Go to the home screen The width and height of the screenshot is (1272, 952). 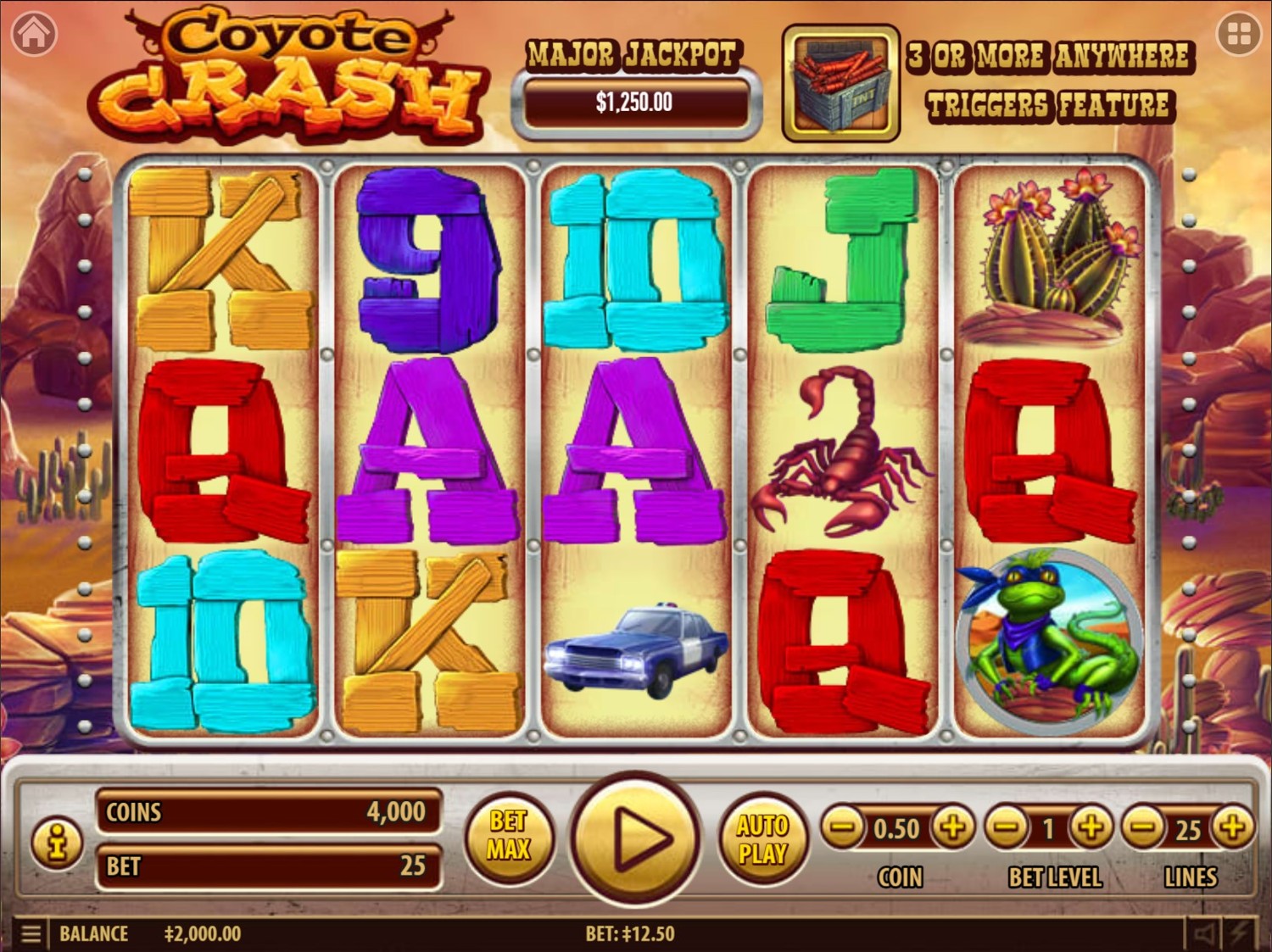[x=34, y=34]
